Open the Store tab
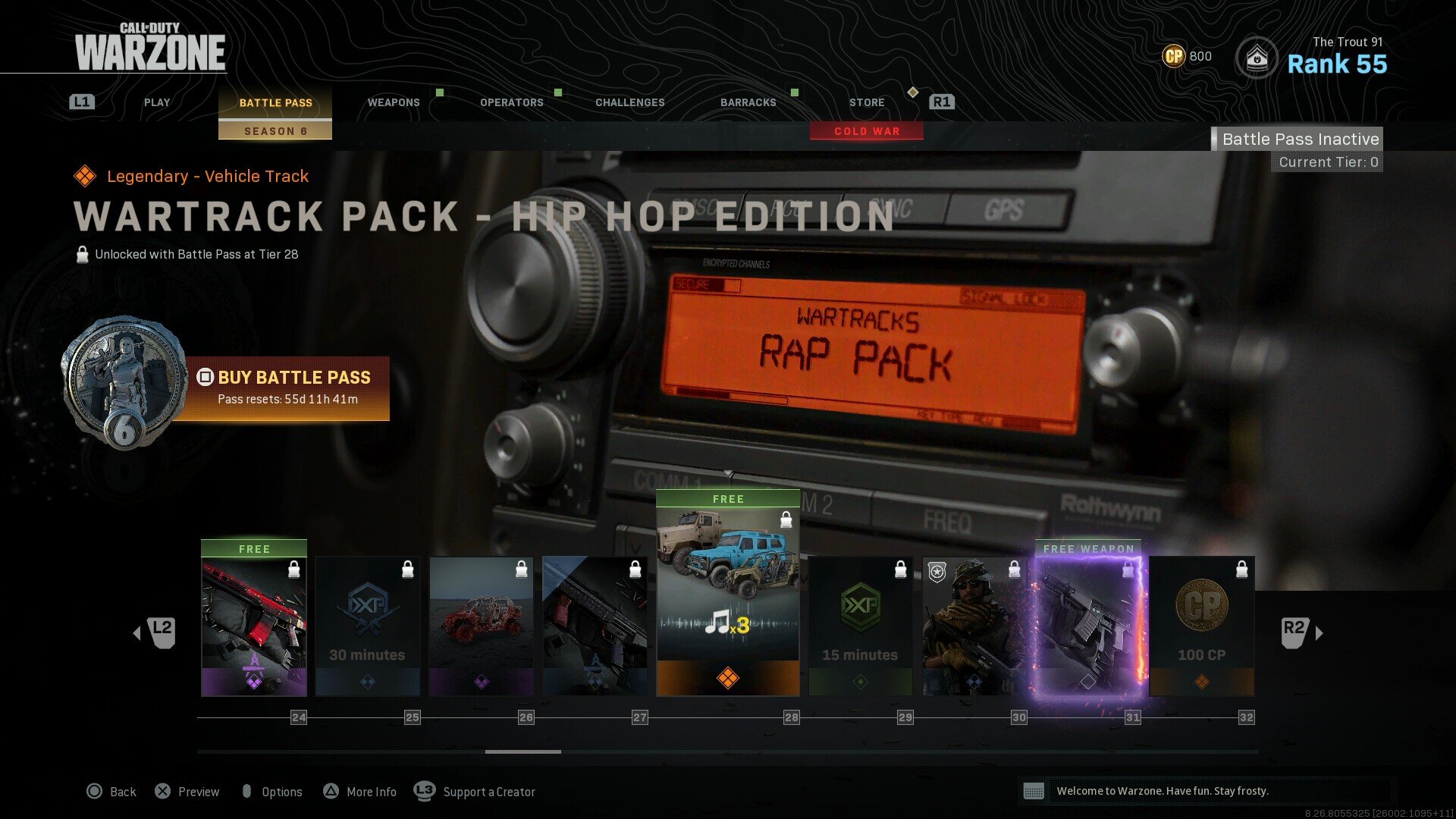 867,102
